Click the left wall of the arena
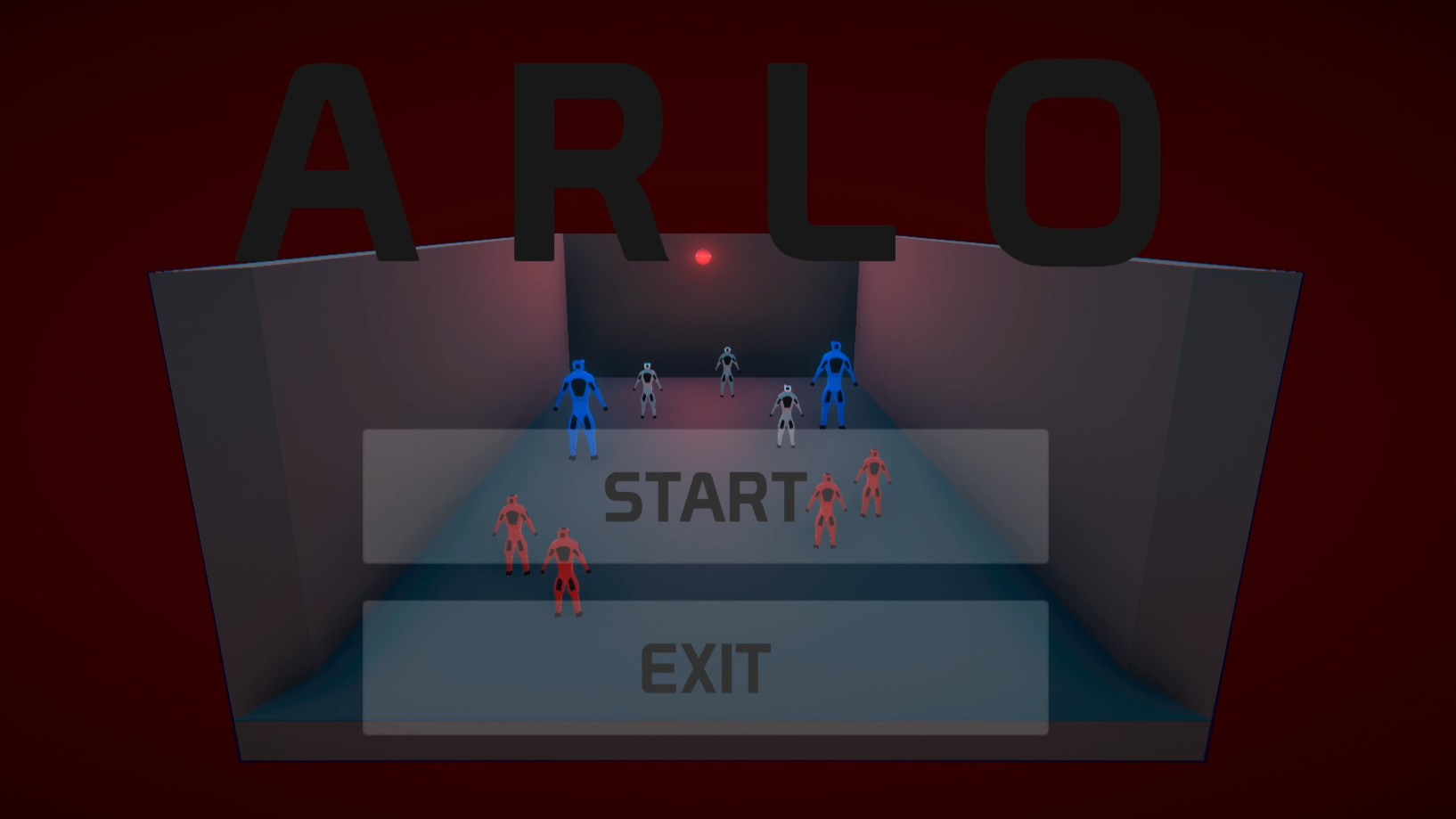Image resolution: width=1456 pixels, height=819 pixels. 249,446
